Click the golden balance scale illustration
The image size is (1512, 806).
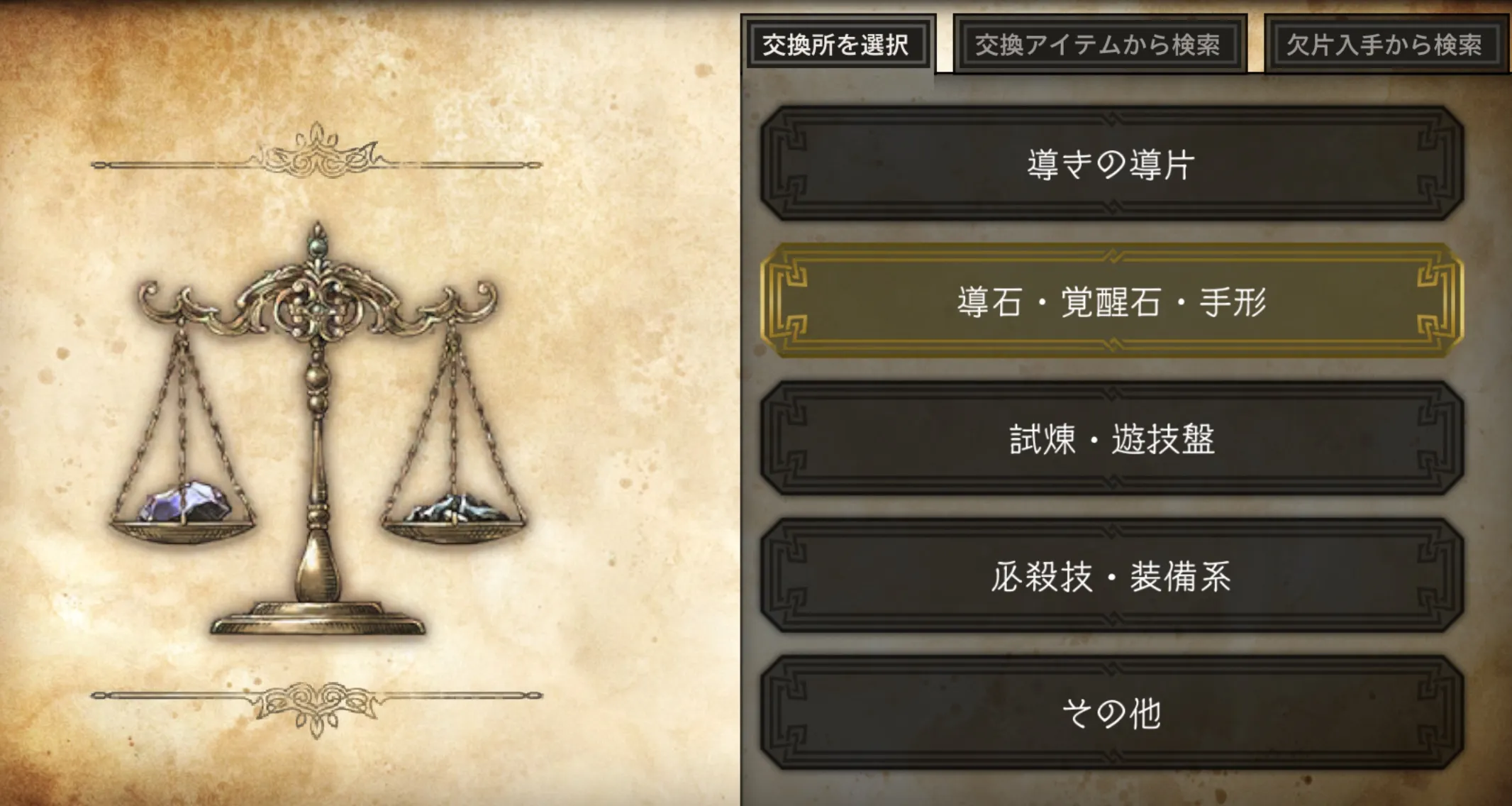319,426
